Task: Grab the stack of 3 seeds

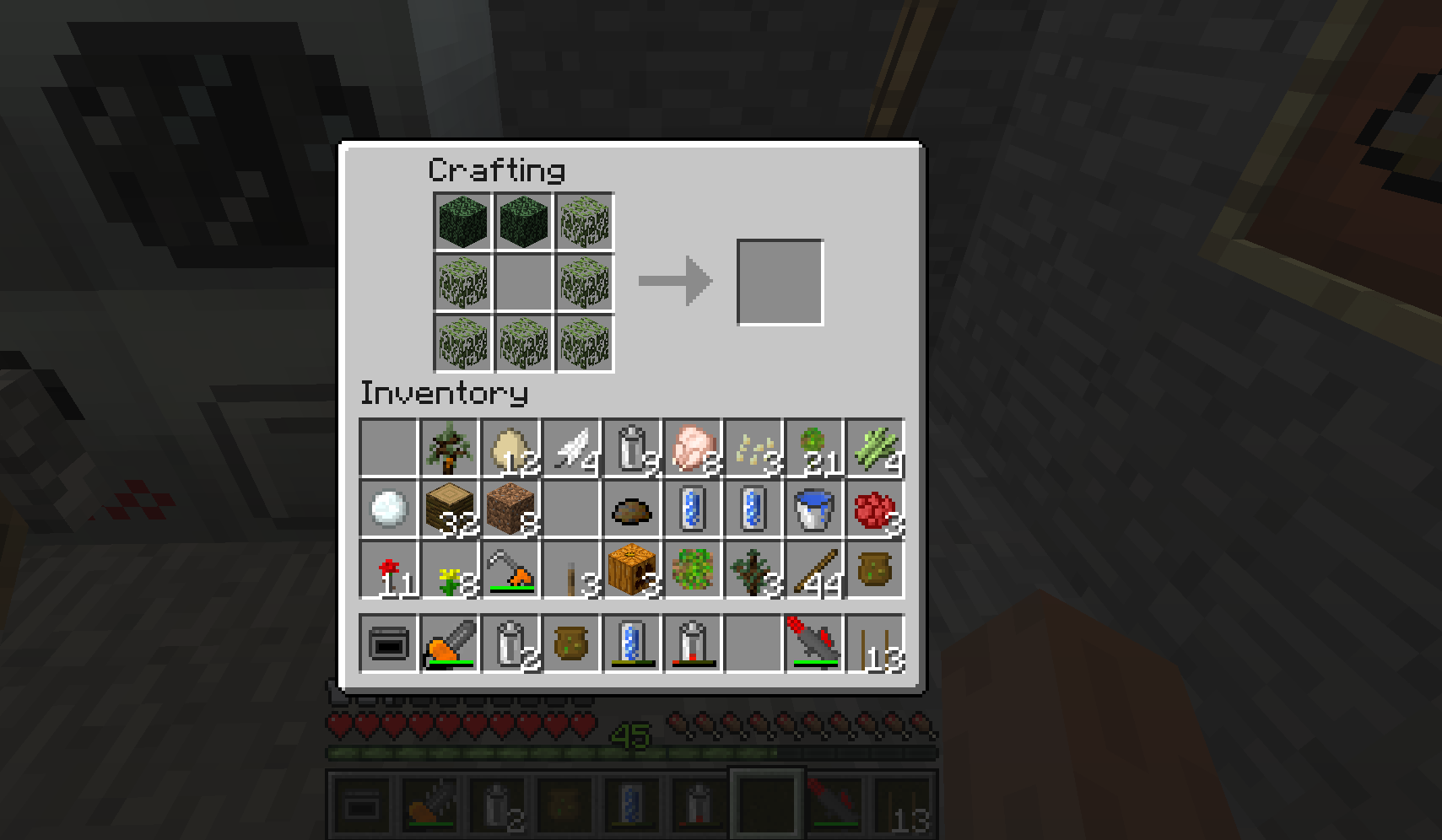Action: (x=754, y=449)
